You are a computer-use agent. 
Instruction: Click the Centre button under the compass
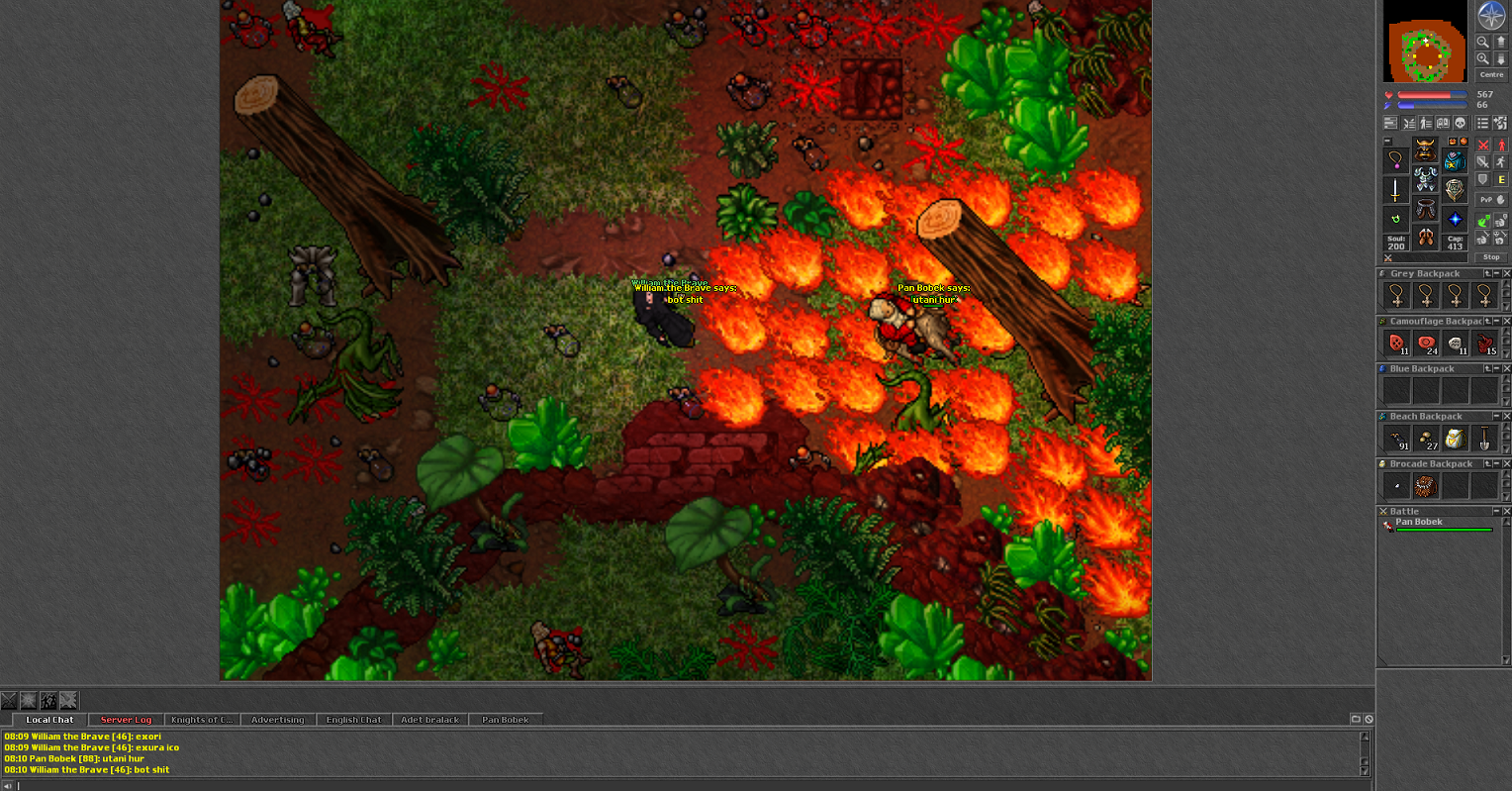[1491, 75]
